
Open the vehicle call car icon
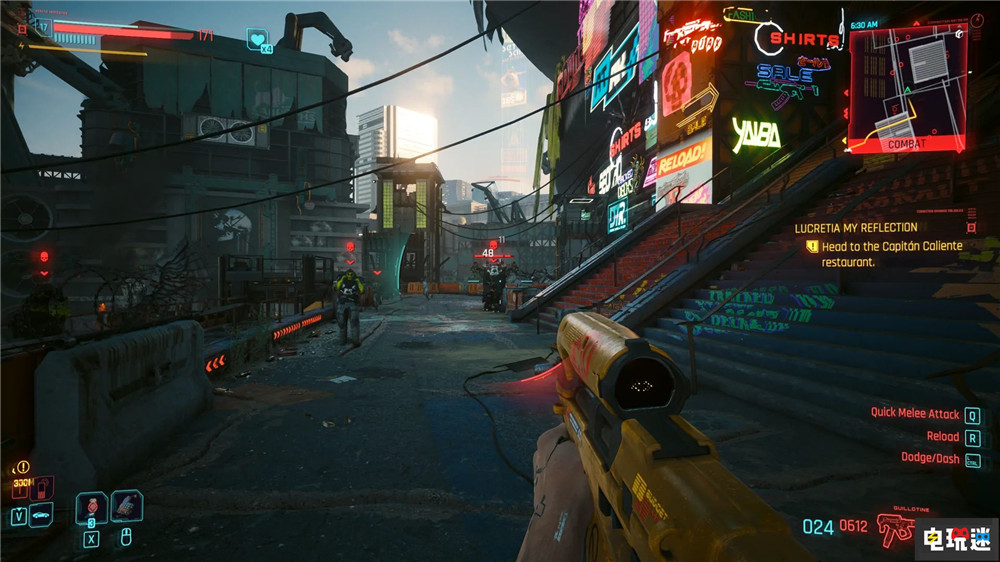pyautogui.click(x=43, y=516)
